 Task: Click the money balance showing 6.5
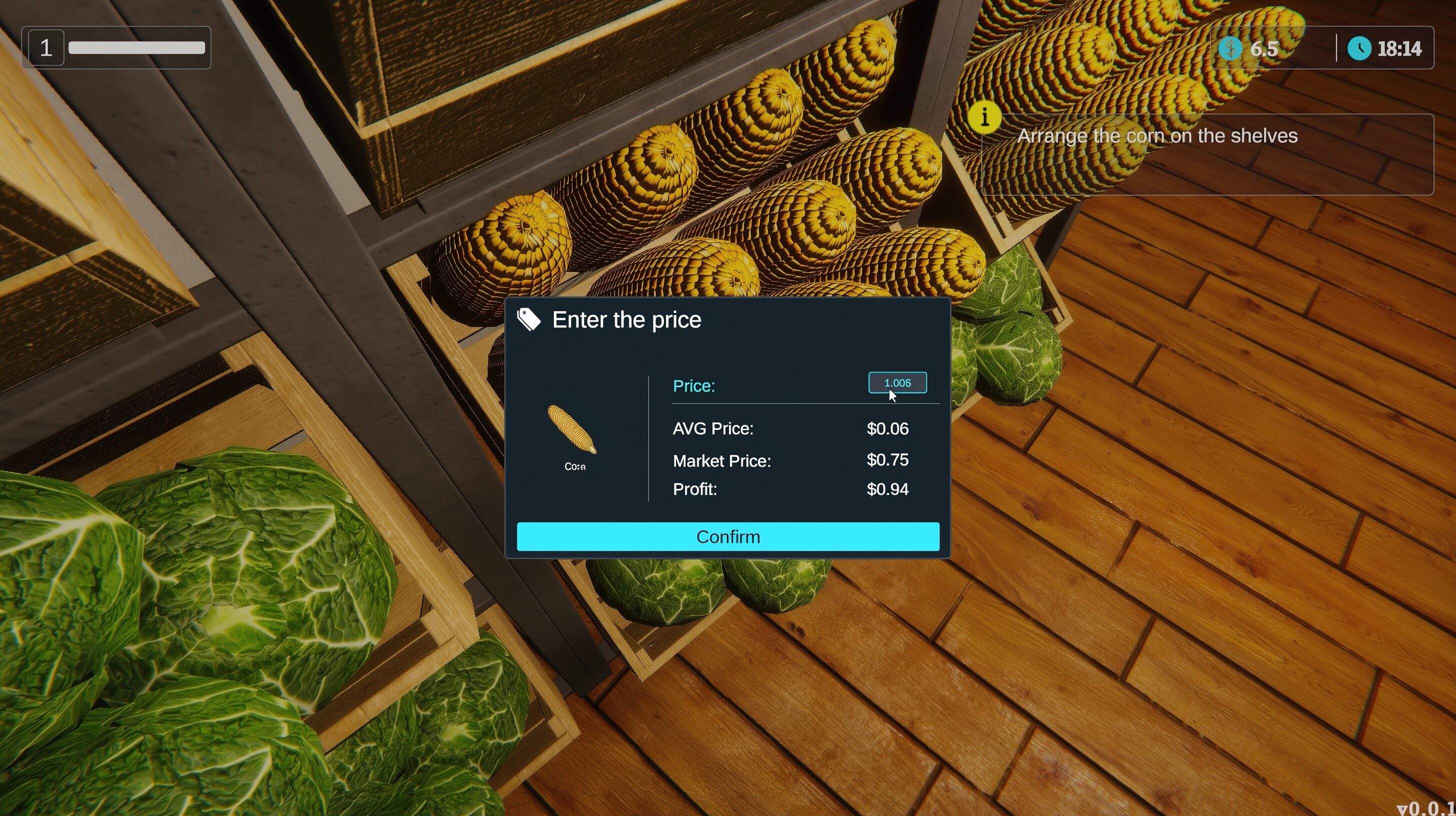pyautogui.click(x=1263, y=49)
